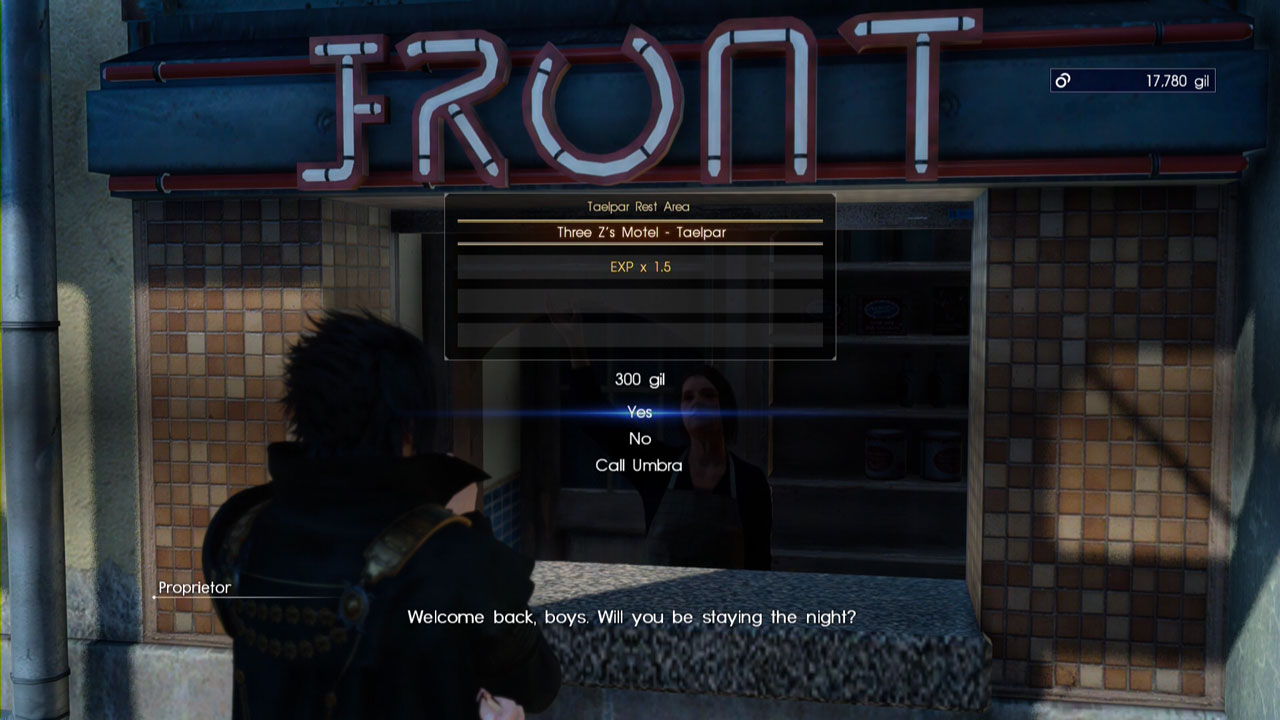Choose Yes to stay the night

639,412
